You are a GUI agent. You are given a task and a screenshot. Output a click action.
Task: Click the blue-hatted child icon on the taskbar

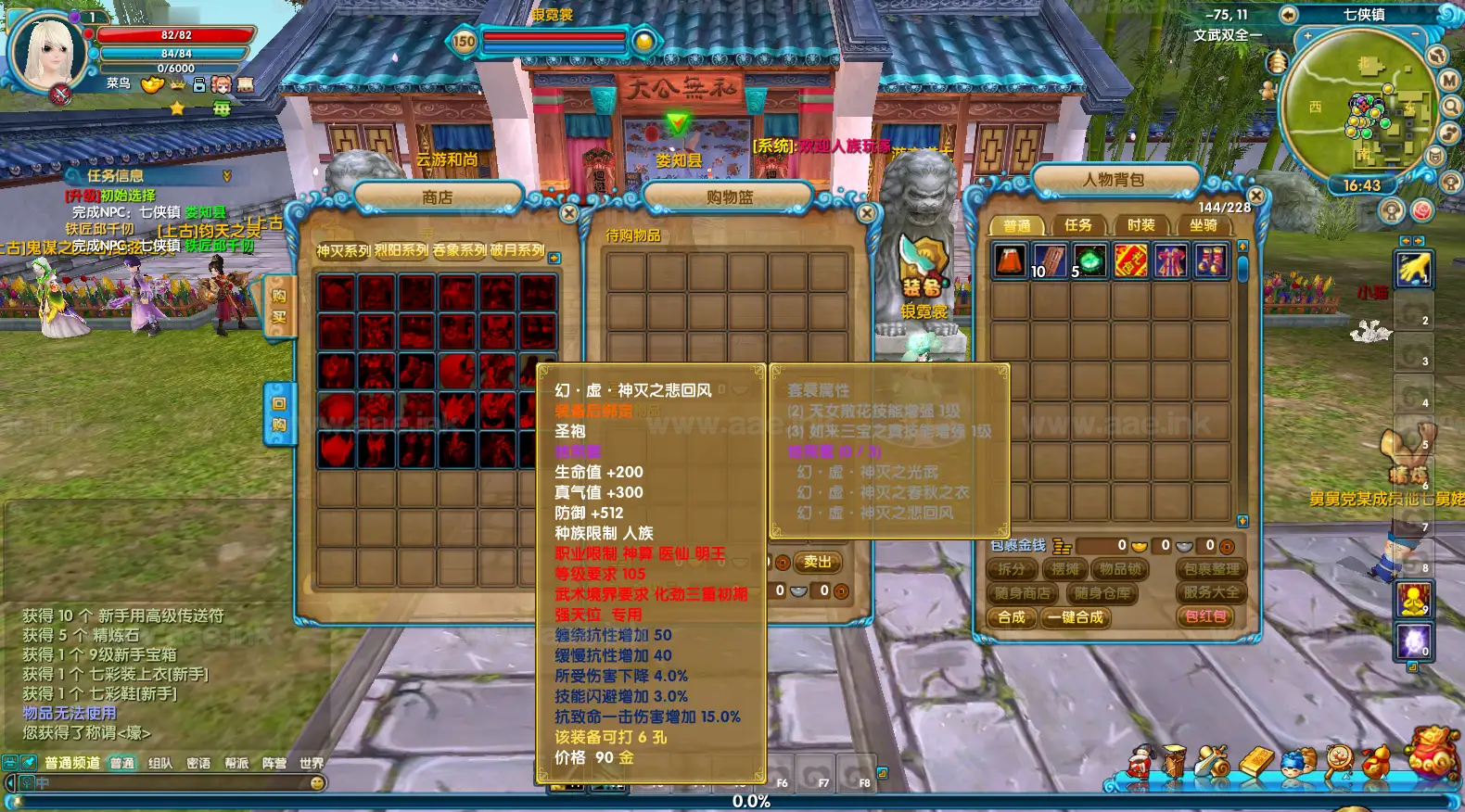coord(1296,764)
